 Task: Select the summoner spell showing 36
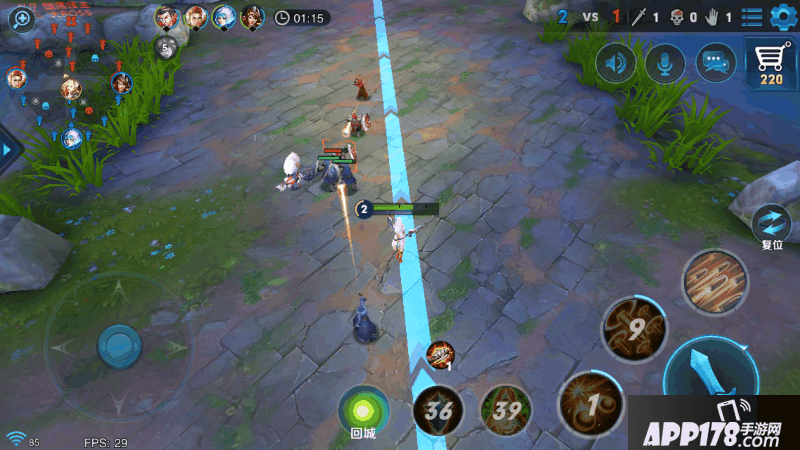[x=438, y=410]
